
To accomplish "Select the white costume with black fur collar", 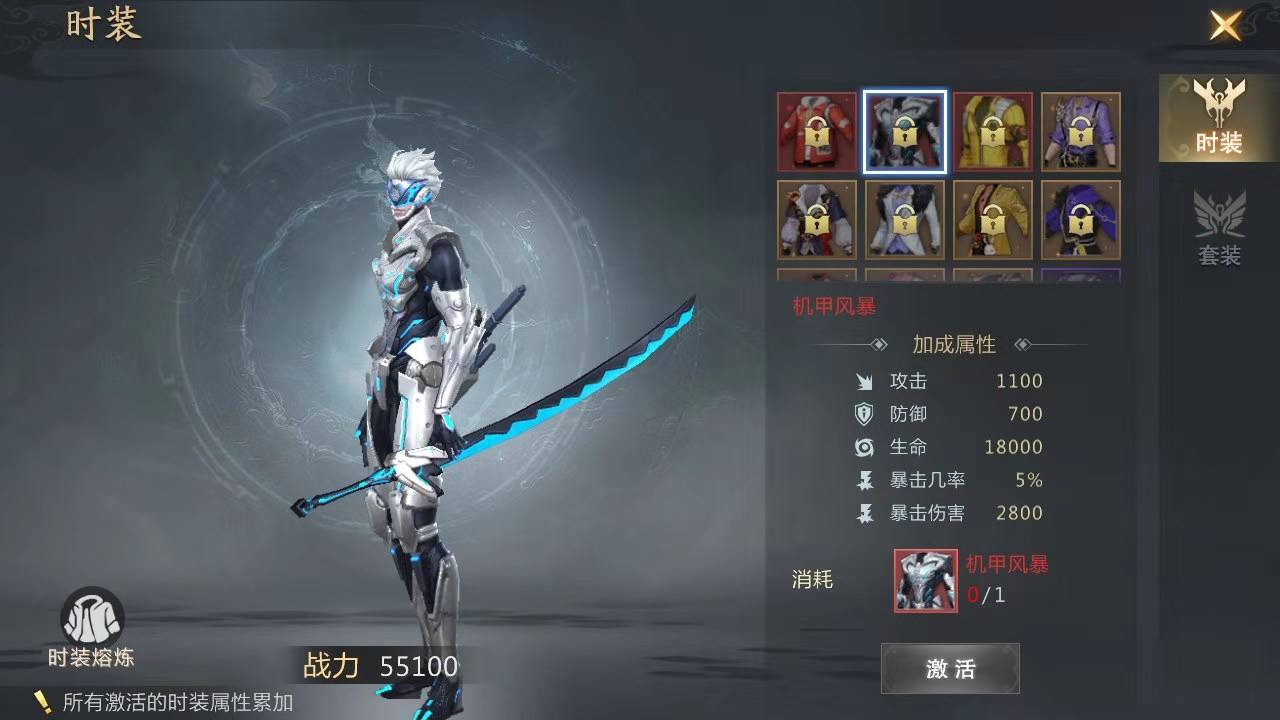I will [905, 219].
